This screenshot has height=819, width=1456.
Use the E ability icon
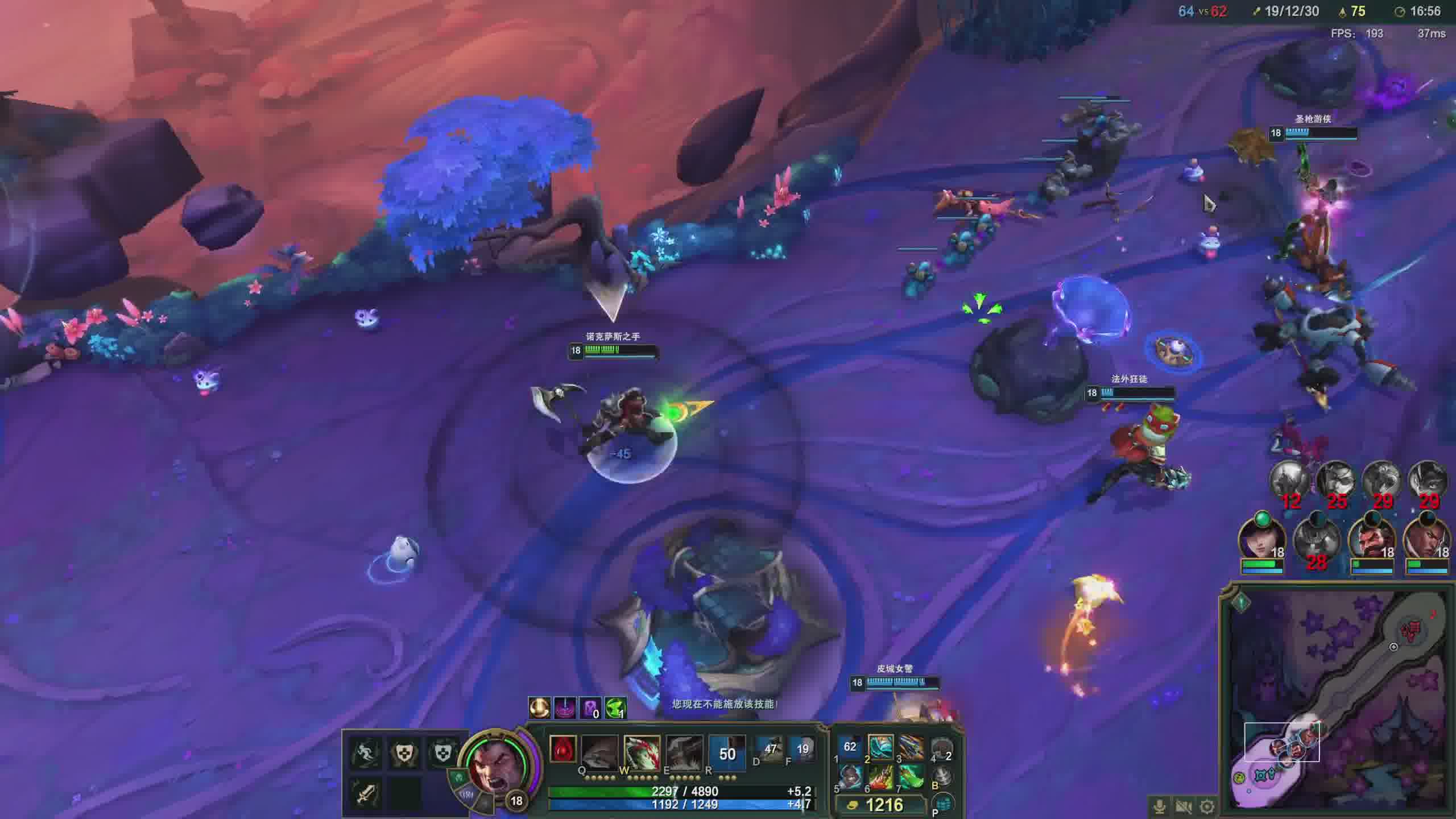(x=684, y=752)
